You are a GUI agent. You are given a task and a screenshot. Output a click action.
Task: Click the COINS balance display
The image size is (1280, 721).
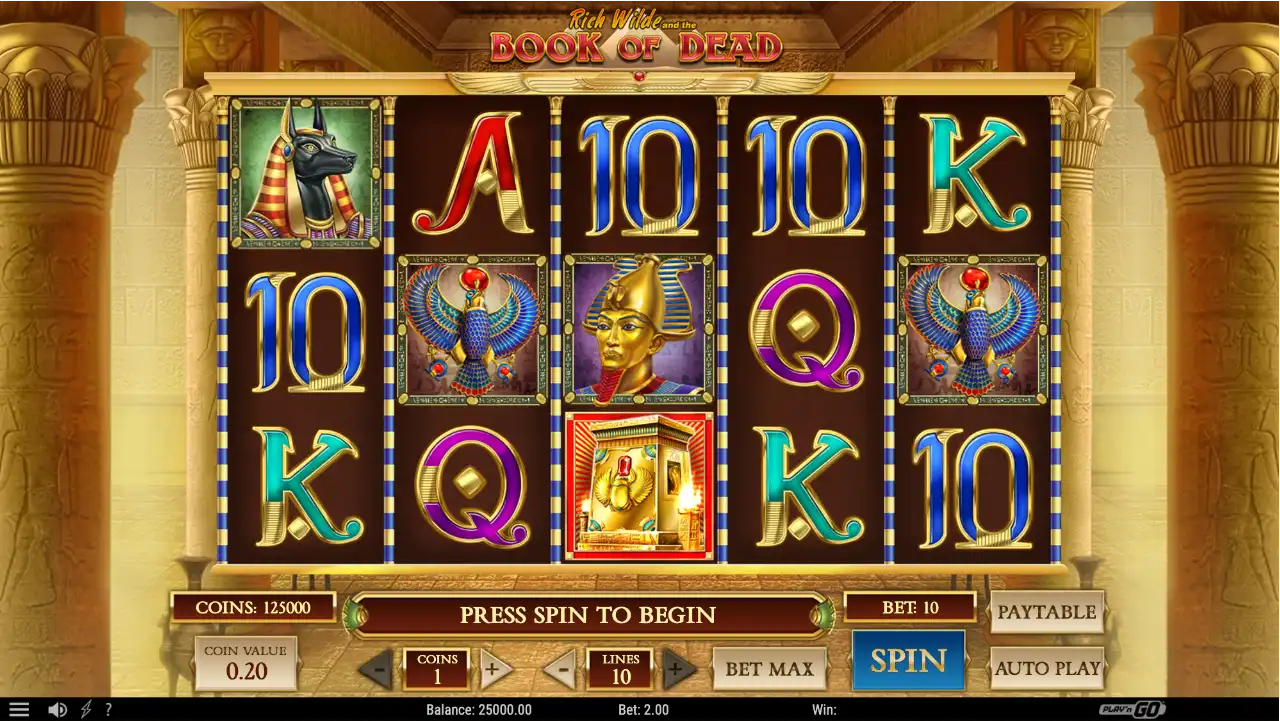[x=252, y=606]
